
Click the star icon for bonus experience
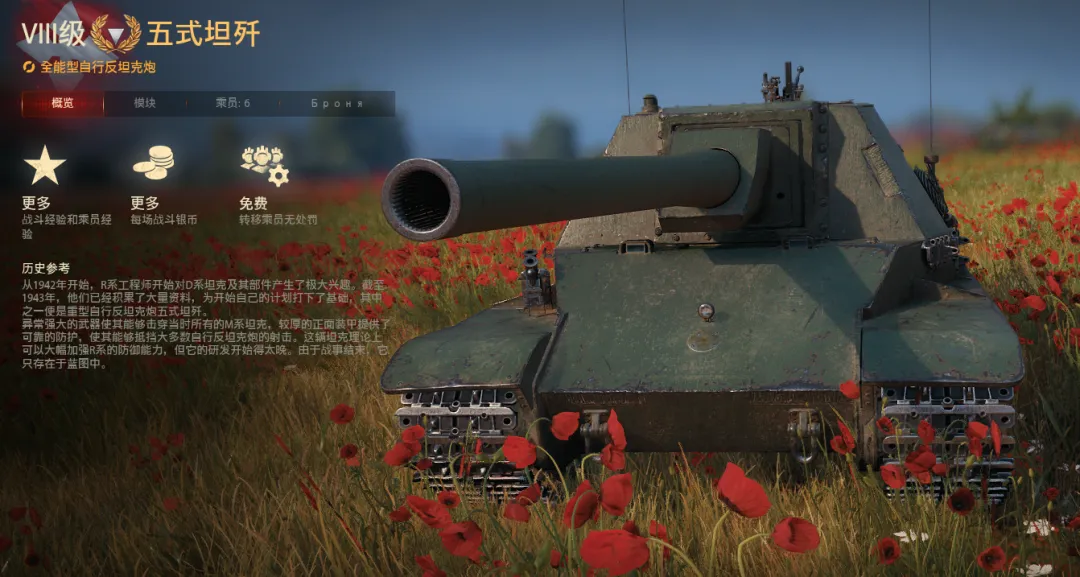(44, 165)
